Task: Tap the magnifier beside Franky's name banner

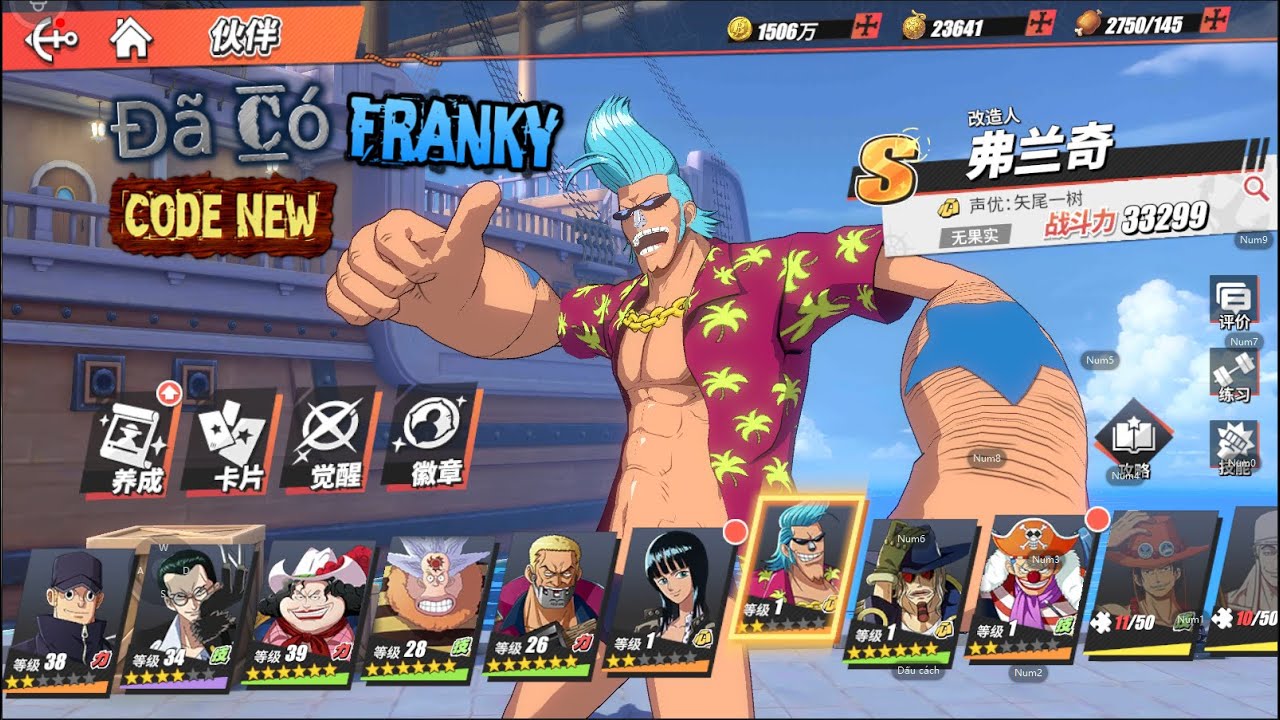Action: [1256, 187]
